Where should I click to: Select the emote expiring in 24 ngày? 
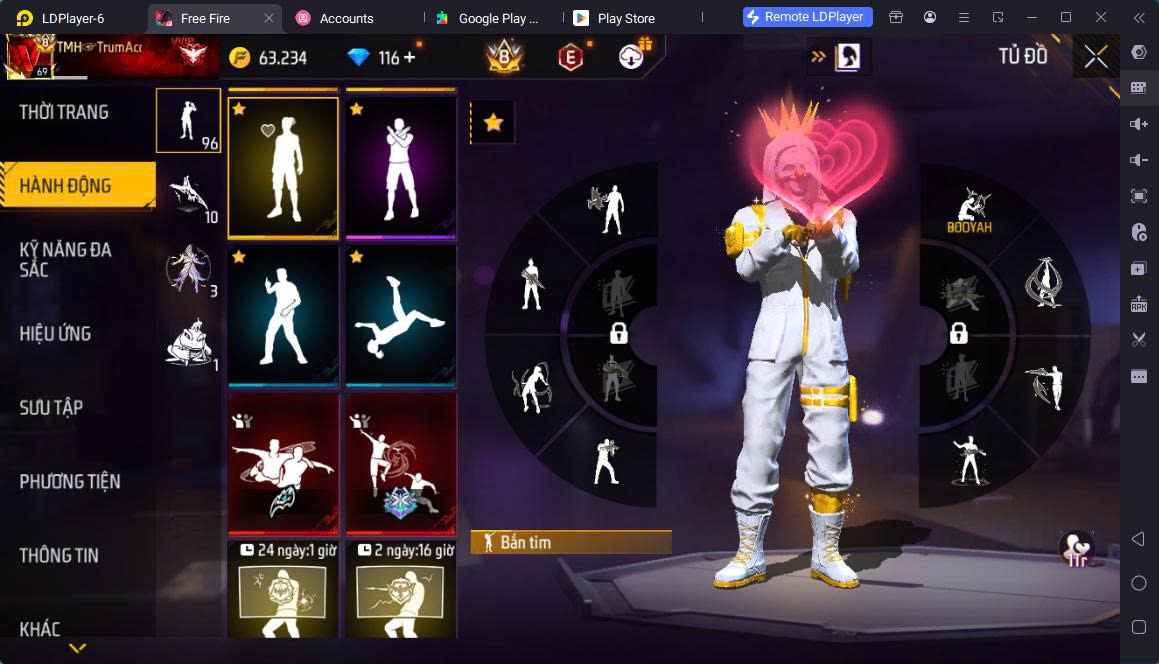pyautogui.click(x=283, y=590)
